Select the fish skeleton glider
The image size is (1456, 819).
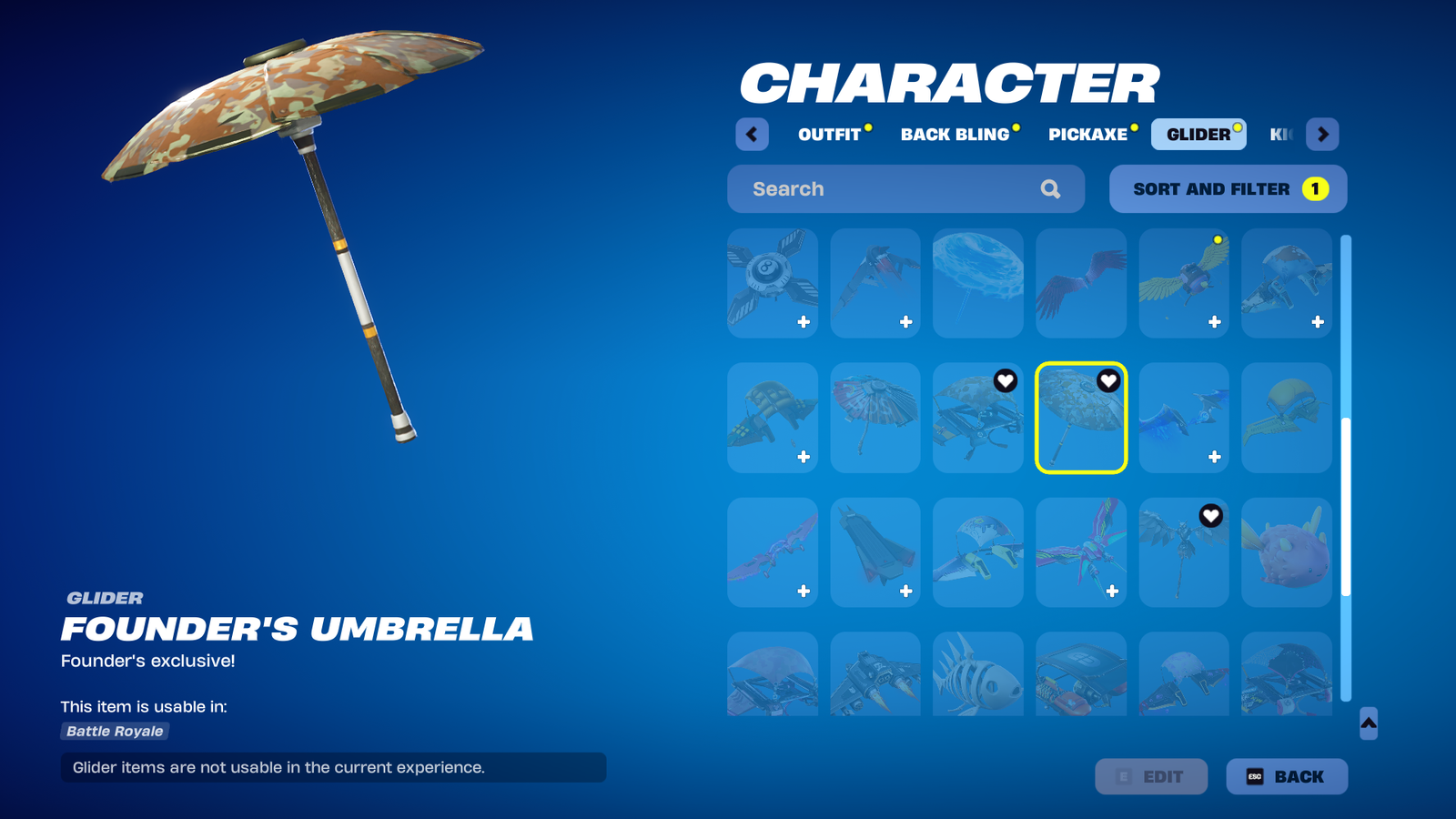pos(977,674)
